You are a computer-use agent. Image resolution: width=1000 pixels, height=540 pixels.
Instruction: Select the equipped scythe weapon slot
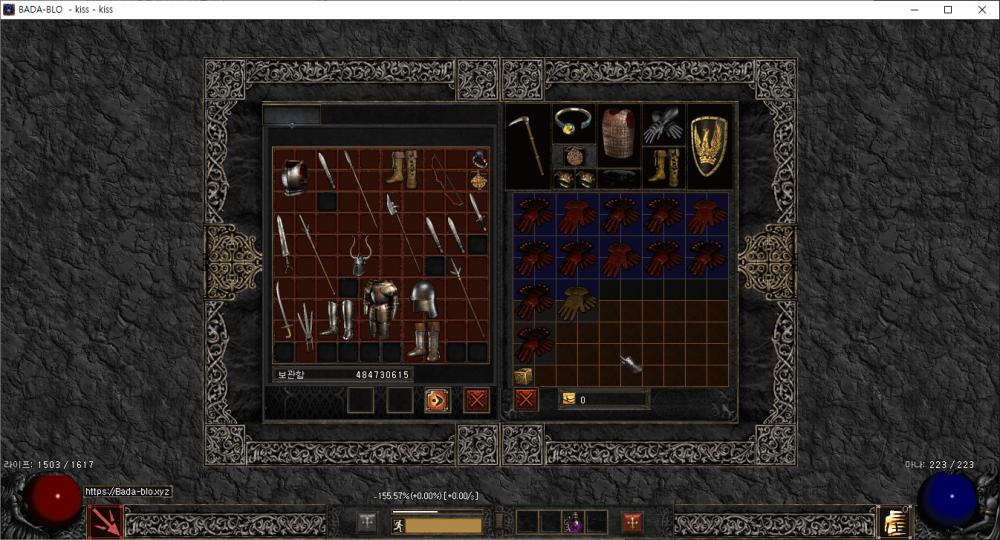527,145
